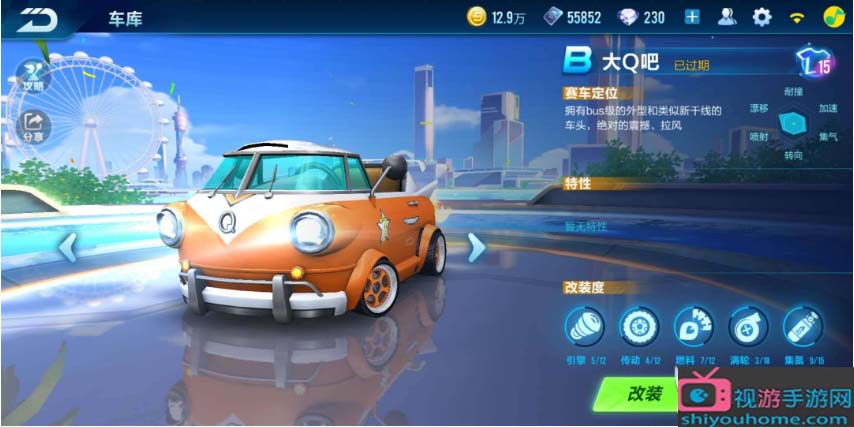This screenshot has height=427, width=854.
Task: Tap the gold coin currency icon
Action: click(x=477, y=17)
